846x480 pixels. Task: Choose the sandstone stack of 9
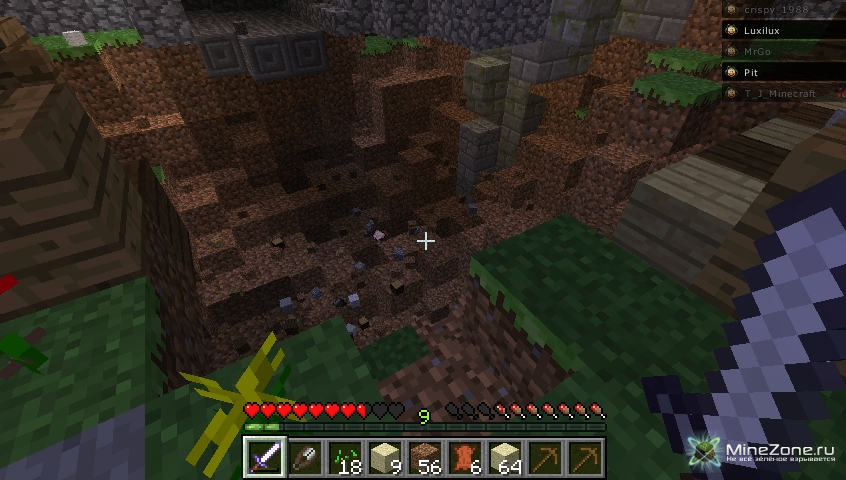pos(385,457)
